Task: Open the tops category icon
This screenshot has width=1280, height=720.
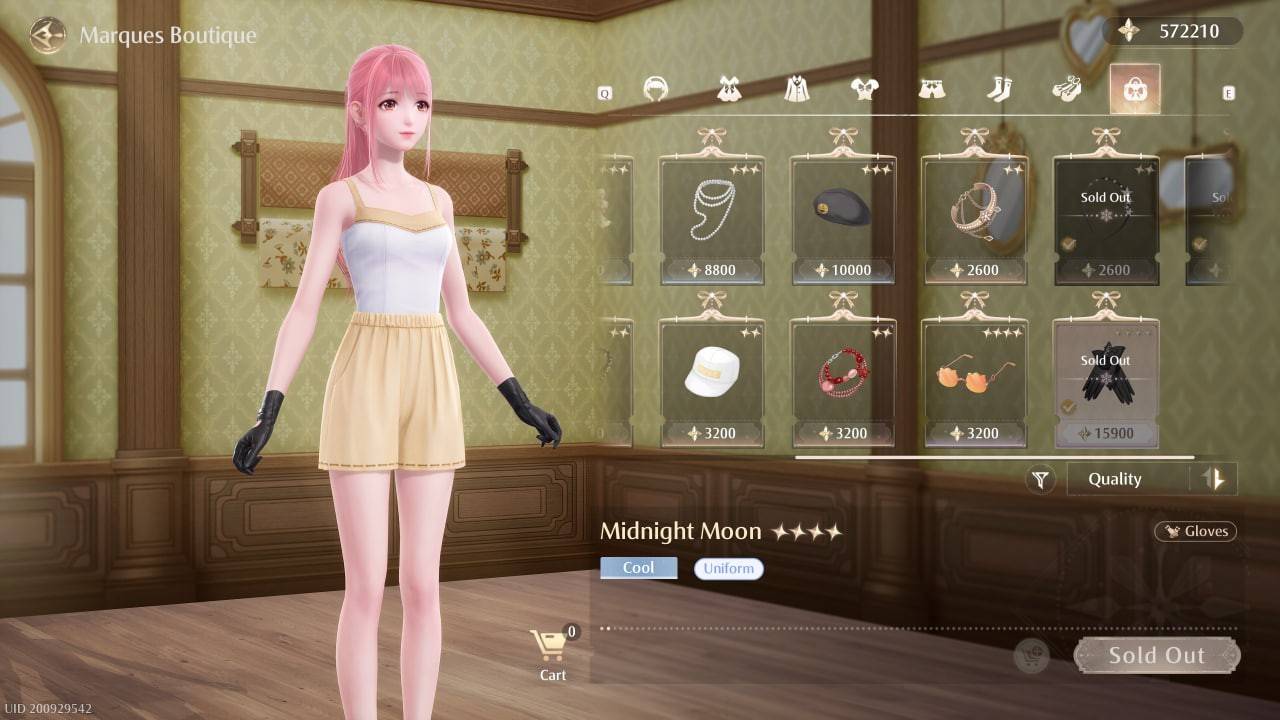Action: 864,89
